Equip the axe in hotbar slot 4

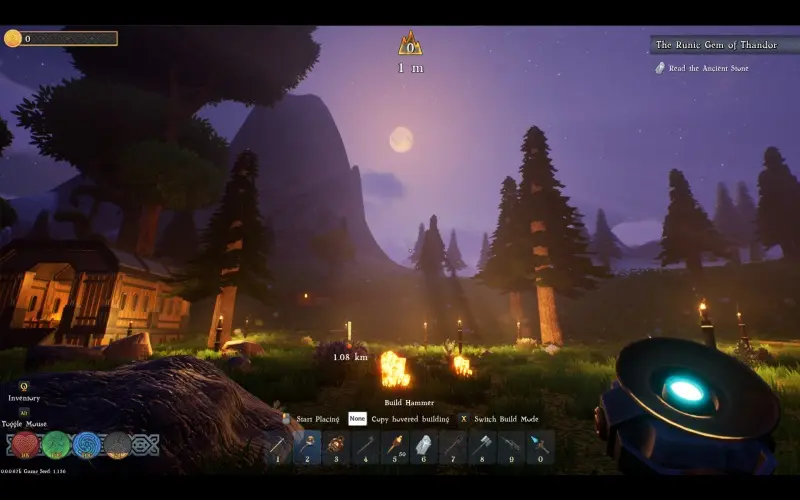point(366,445)
